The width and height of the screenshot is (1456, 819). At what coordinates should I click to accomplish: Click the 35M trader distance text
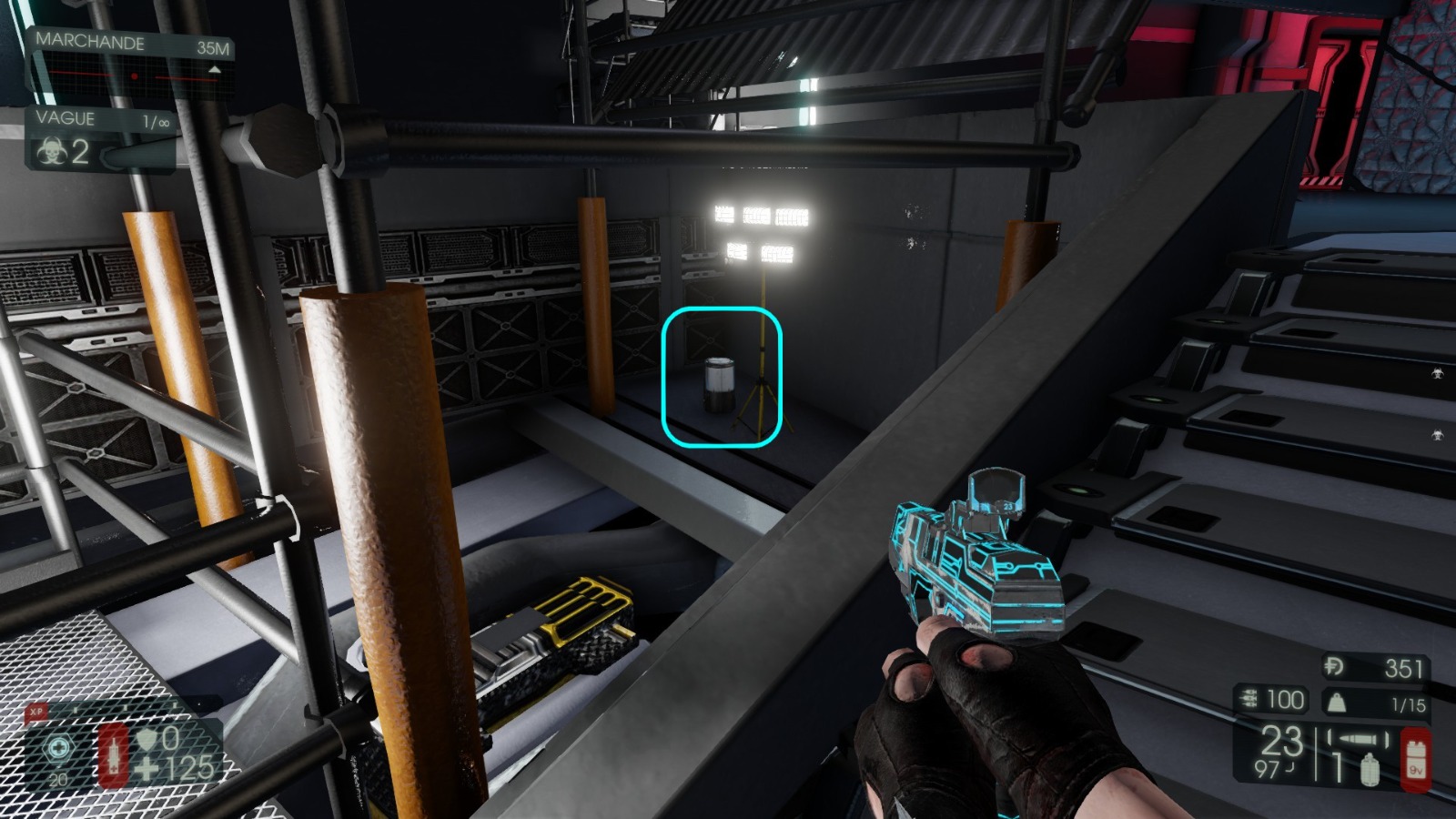coord(213,47)
